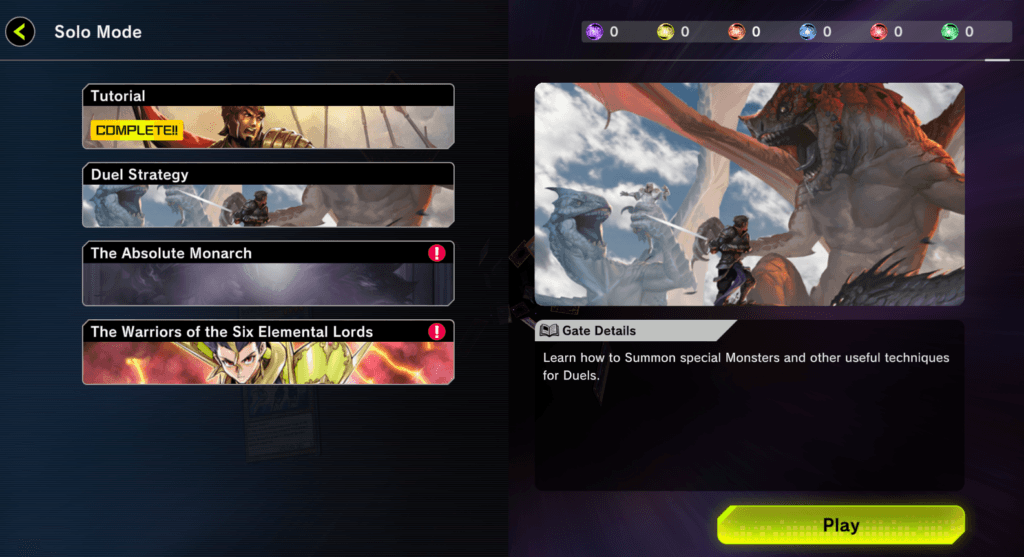Select The Warriors of the Six Elemental Lords
This screenshot has width=1024, height=557.
268,352
